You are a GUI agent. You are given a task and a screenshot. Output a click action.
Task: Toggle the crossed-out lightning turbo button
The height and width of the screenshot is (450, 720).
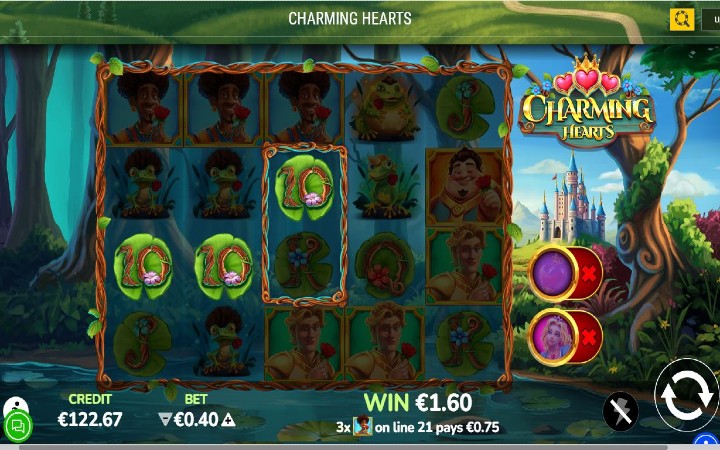[x=621, y=411]
